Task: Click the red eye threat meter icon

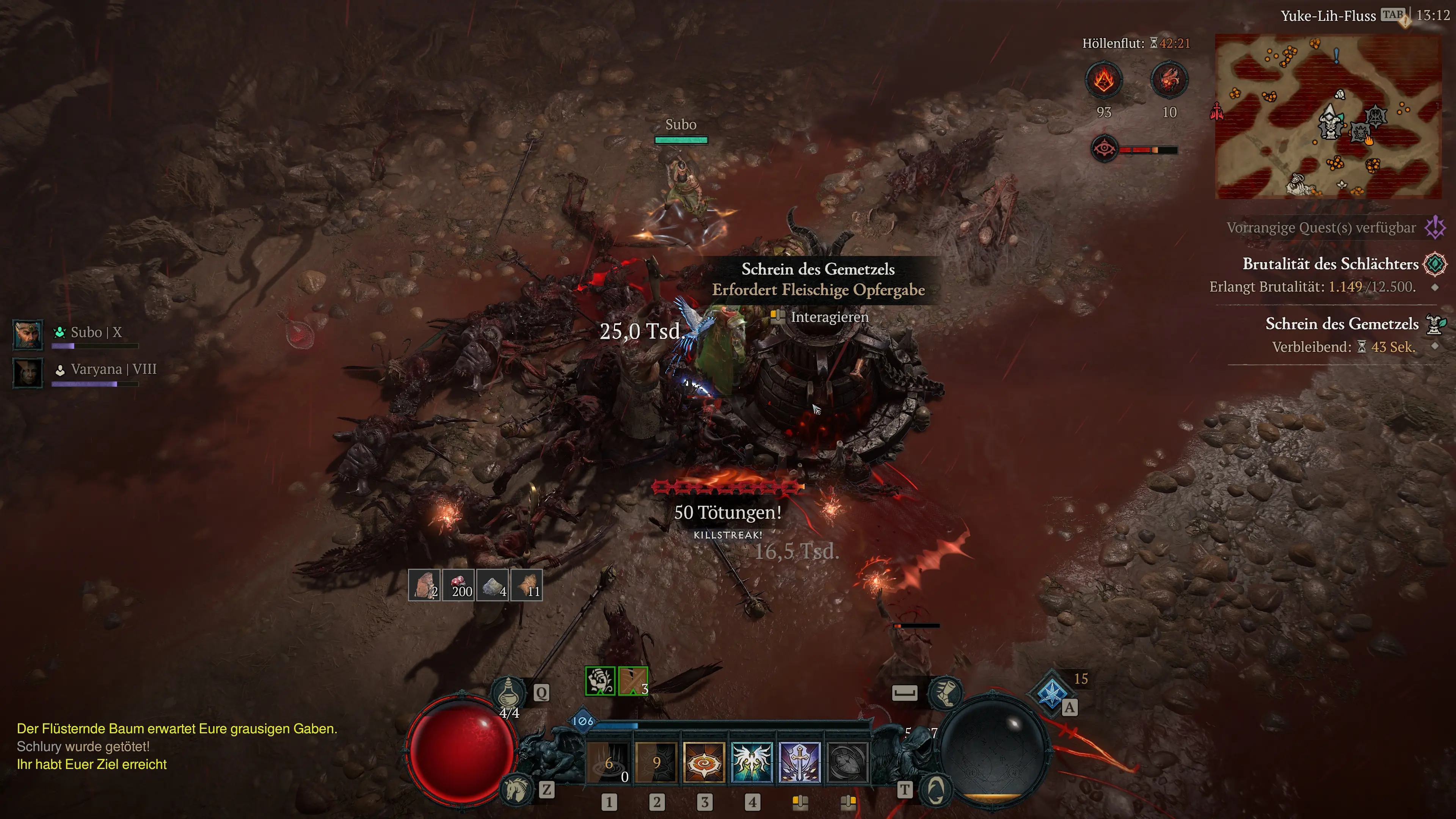Action: pyautogui.click(x=1104, y=149)
